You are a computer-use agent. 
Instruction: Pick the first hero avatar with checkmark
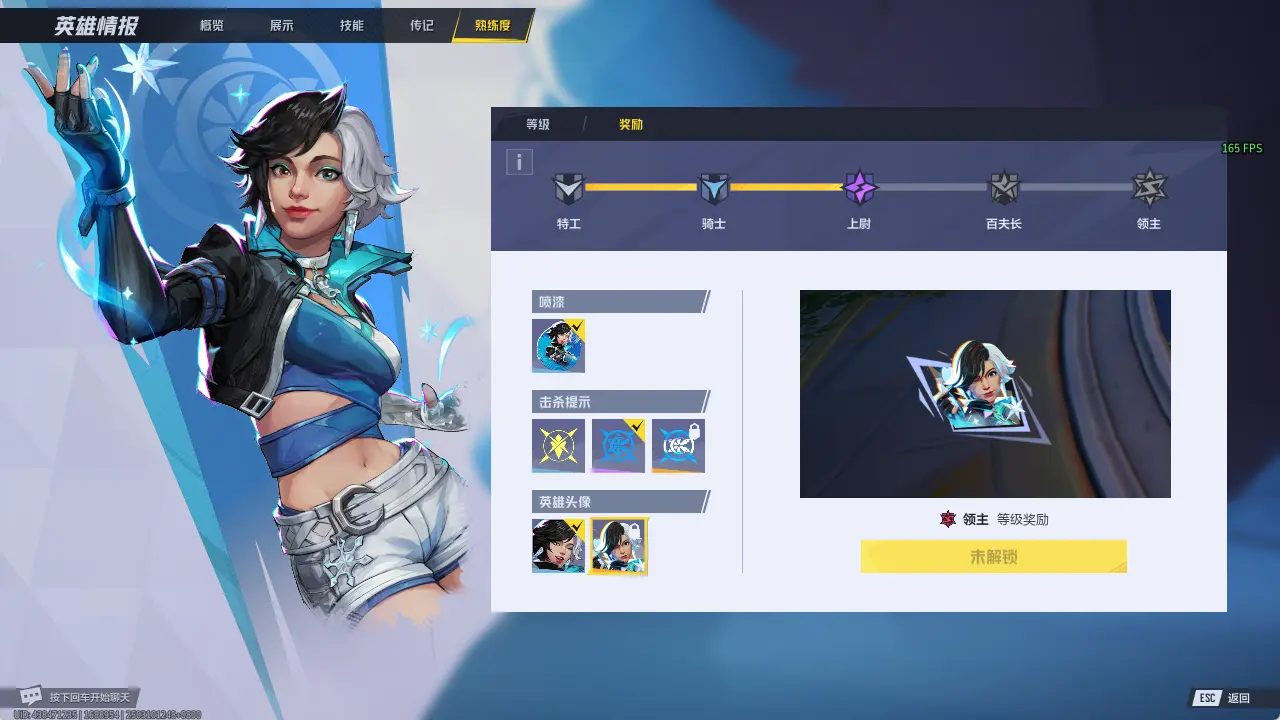(558, 545)
